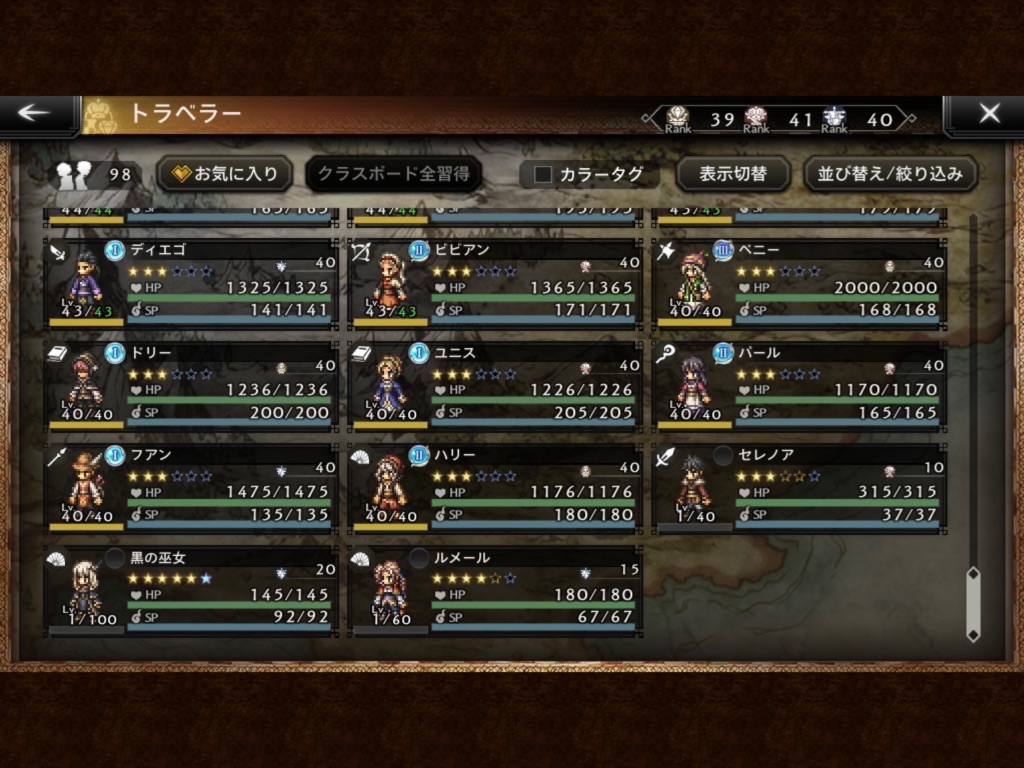
Task: Select traveler ハリー
Action: [x=496, y=487]
